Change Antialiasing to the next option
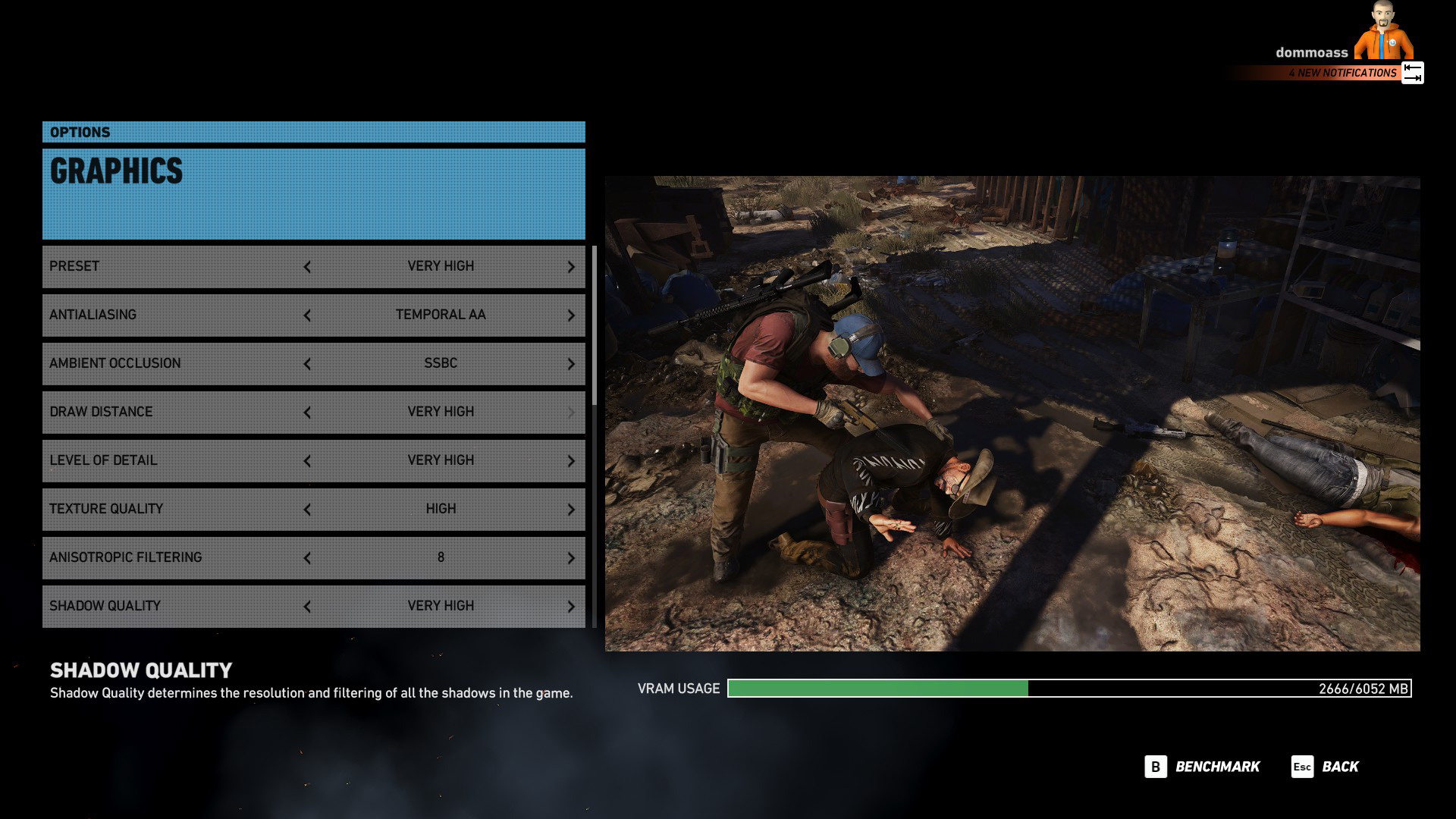Screen dimensions: 1456x819 tap(571, 315)
